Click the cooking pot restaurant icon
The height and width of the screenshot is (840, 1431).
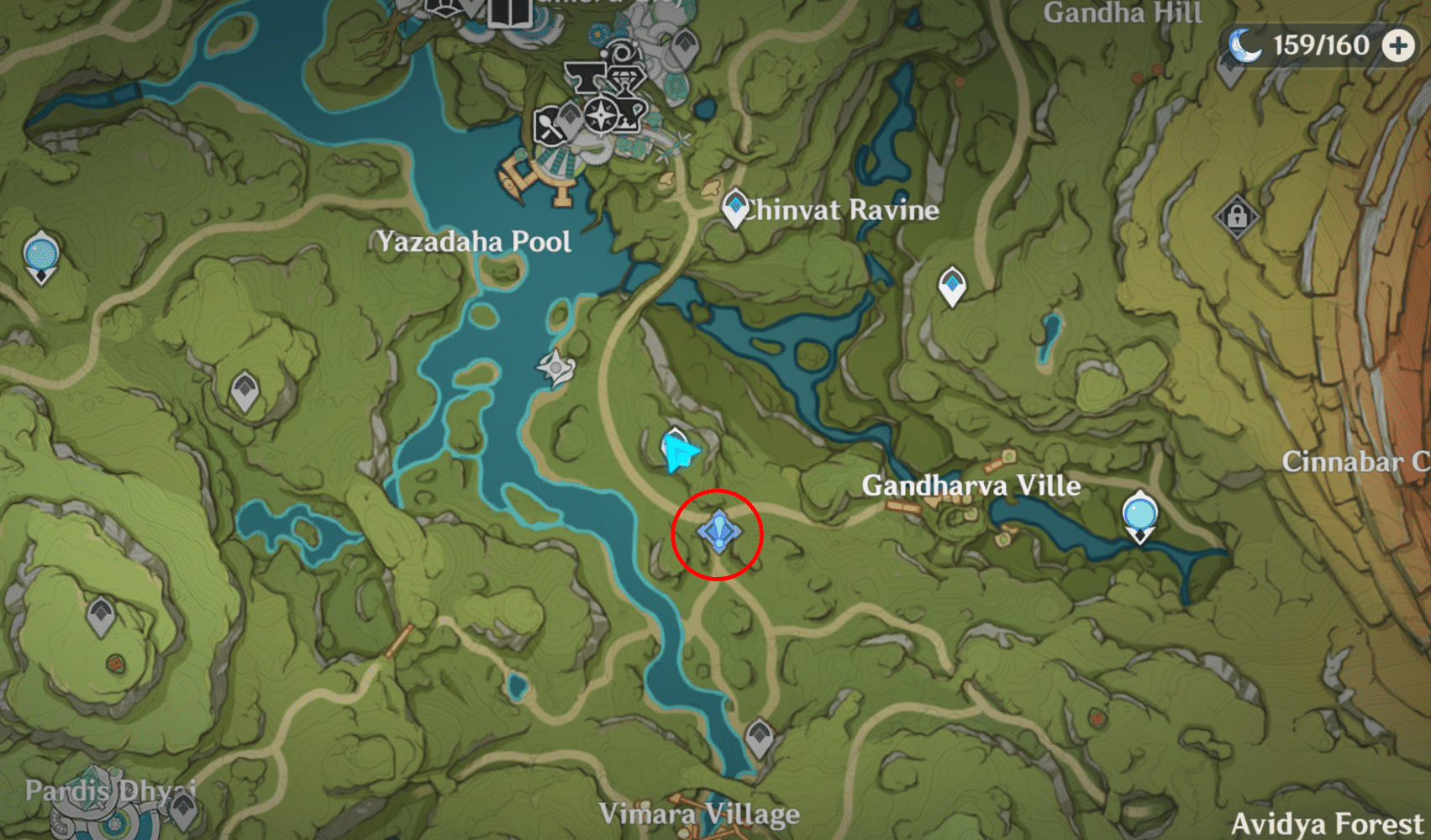550,126
